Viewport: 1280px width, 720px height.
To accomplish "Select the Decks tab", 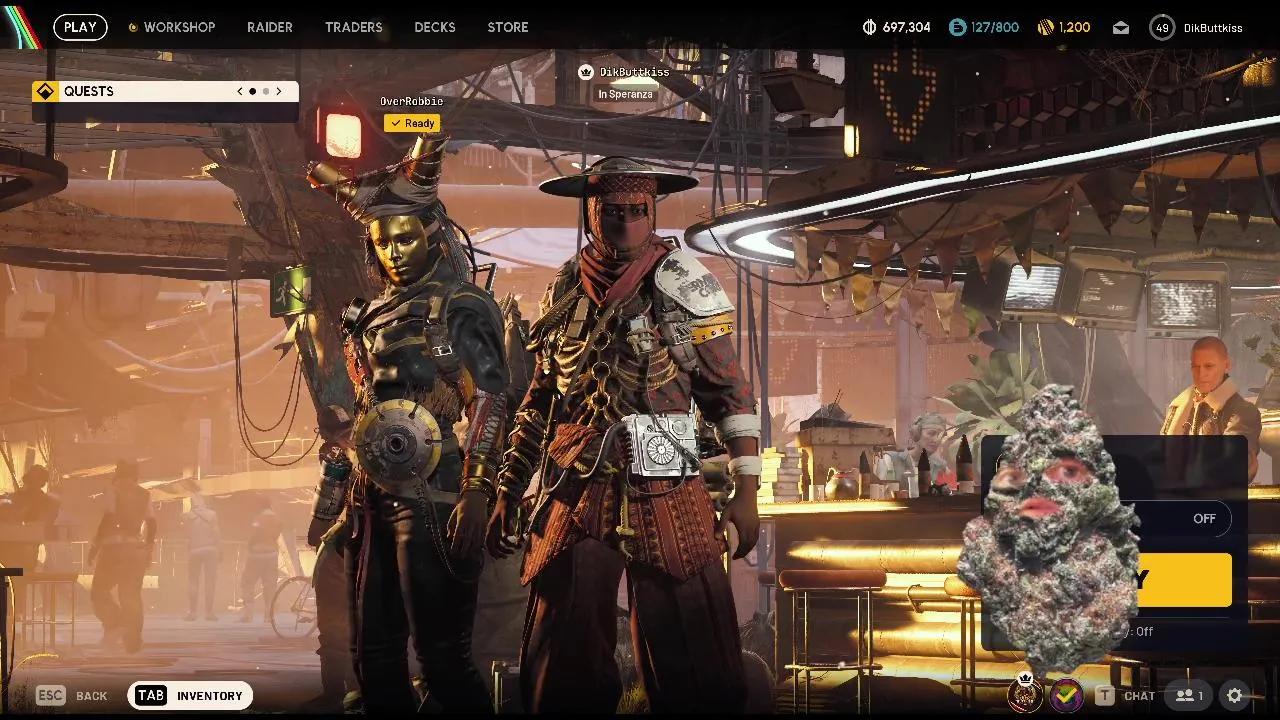I will 435,27.
